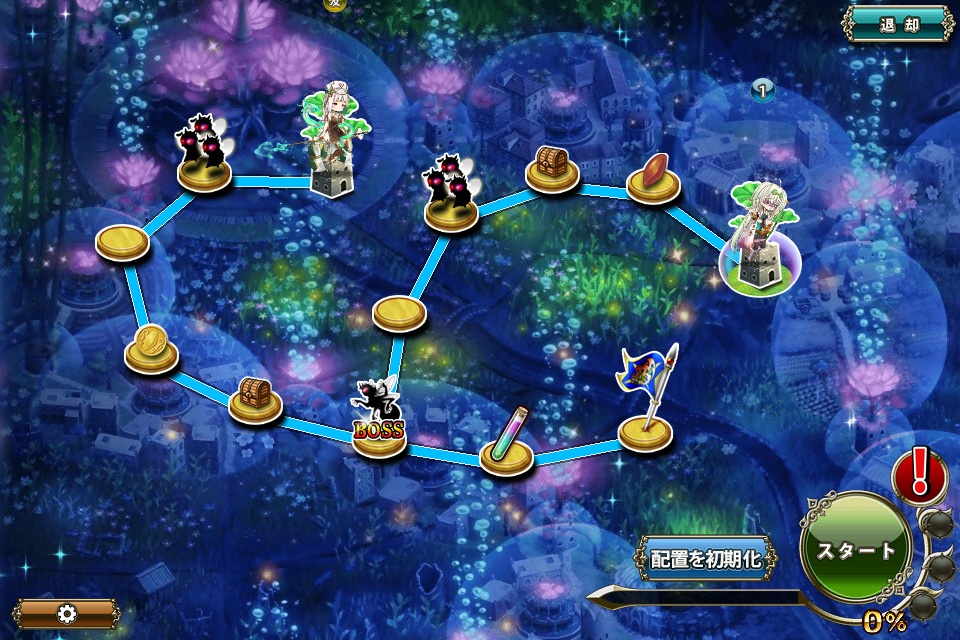This screenshot has width=960, height=640.
Task: Open the gear settings menu
Action: (66, 612)
